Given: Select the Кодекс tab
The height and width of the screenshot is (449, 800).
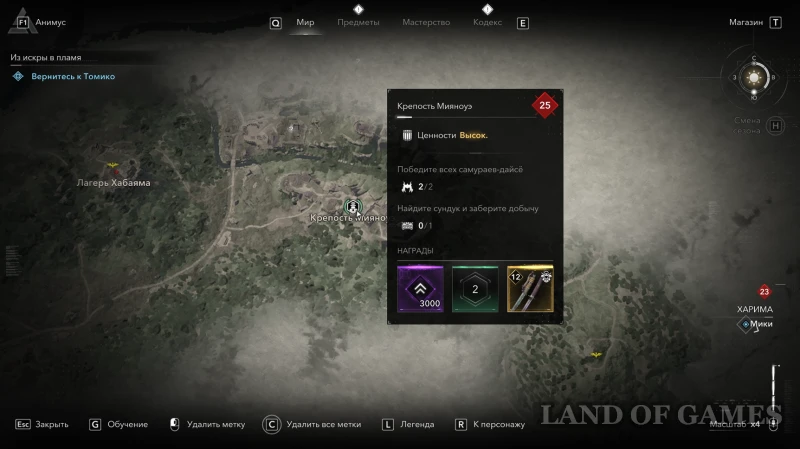Looking at the screenshot, I should pyautogui.click(x=486, y=22).
